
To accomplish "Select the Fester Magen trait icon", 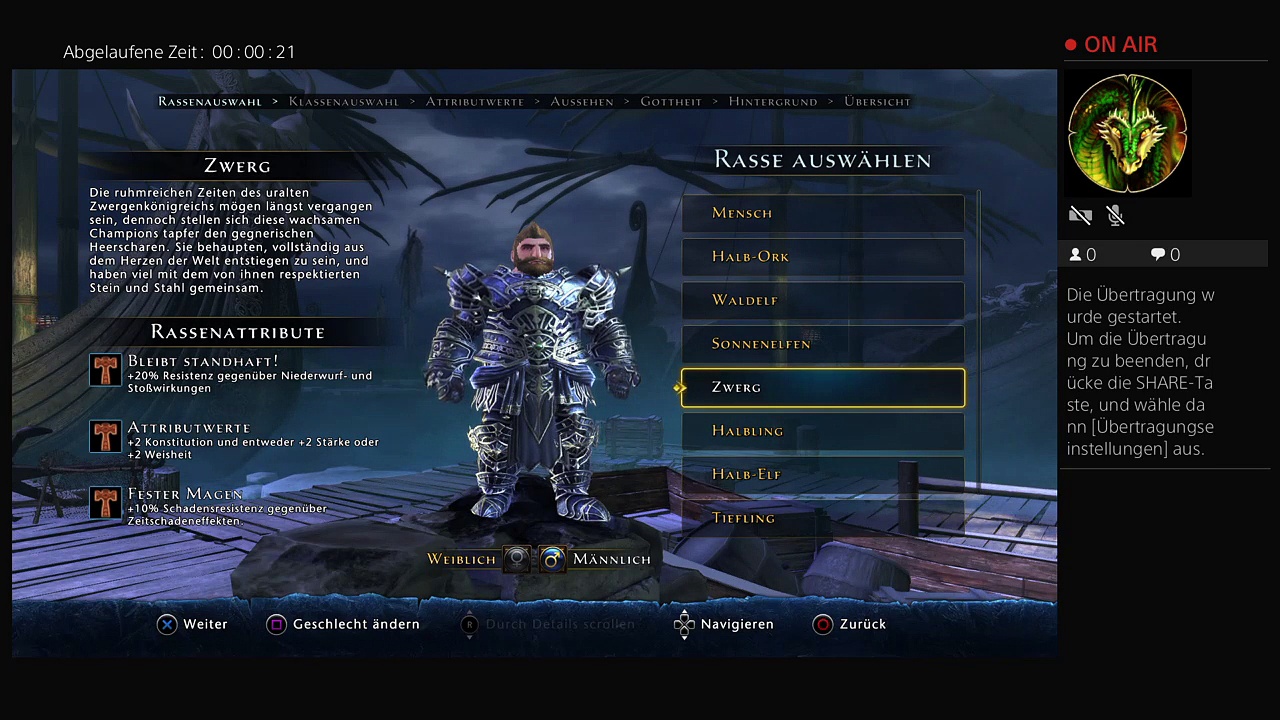I will pos(105,503).
